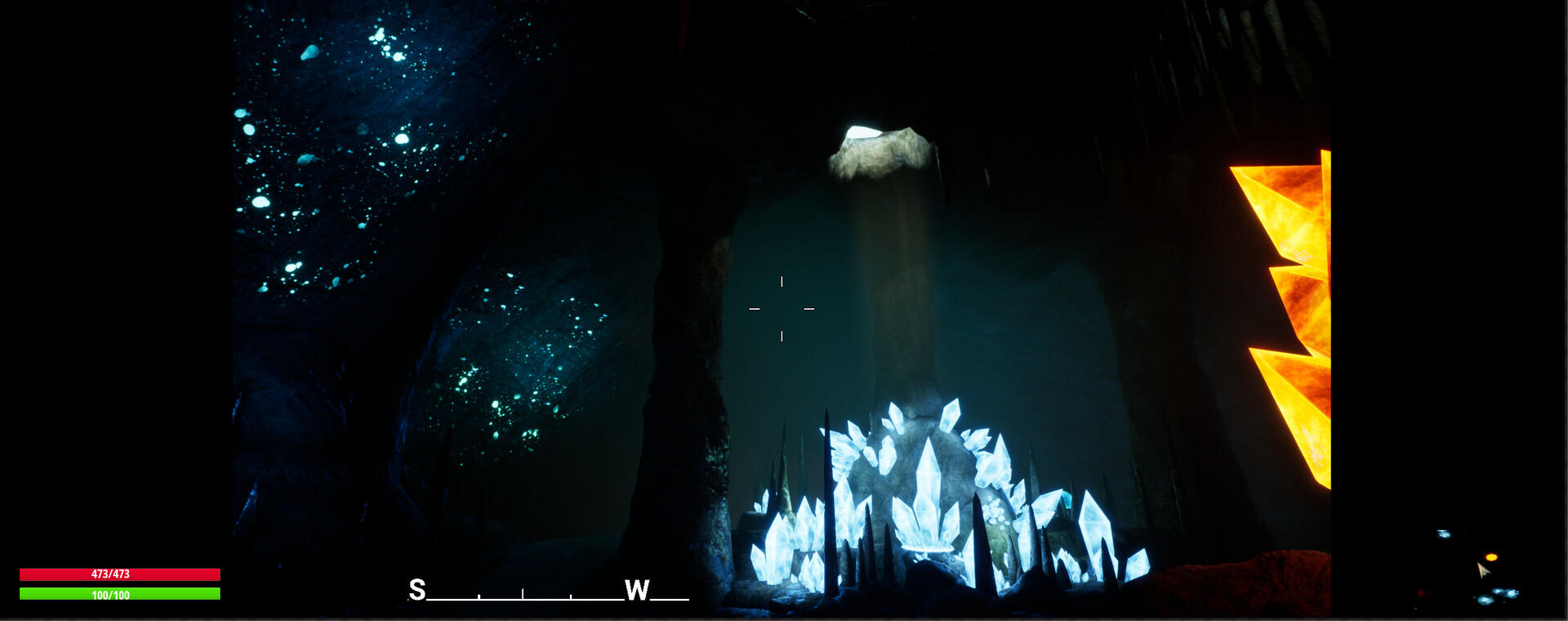Click the mouse cursor arrow at bottom right

(x=1484, y=571)
